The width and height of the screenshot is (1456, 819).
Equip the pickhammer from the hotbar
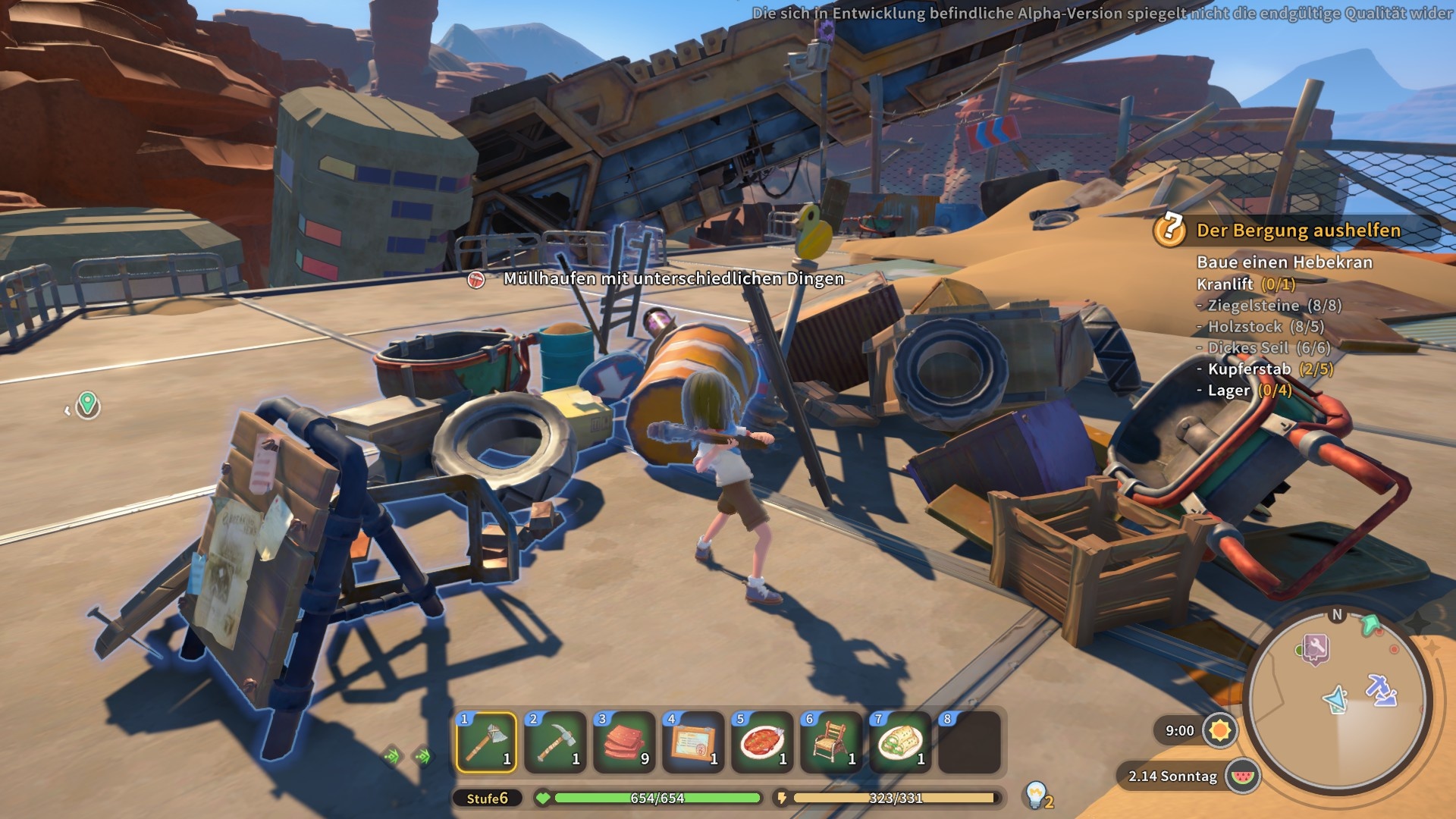click(555, 742)
